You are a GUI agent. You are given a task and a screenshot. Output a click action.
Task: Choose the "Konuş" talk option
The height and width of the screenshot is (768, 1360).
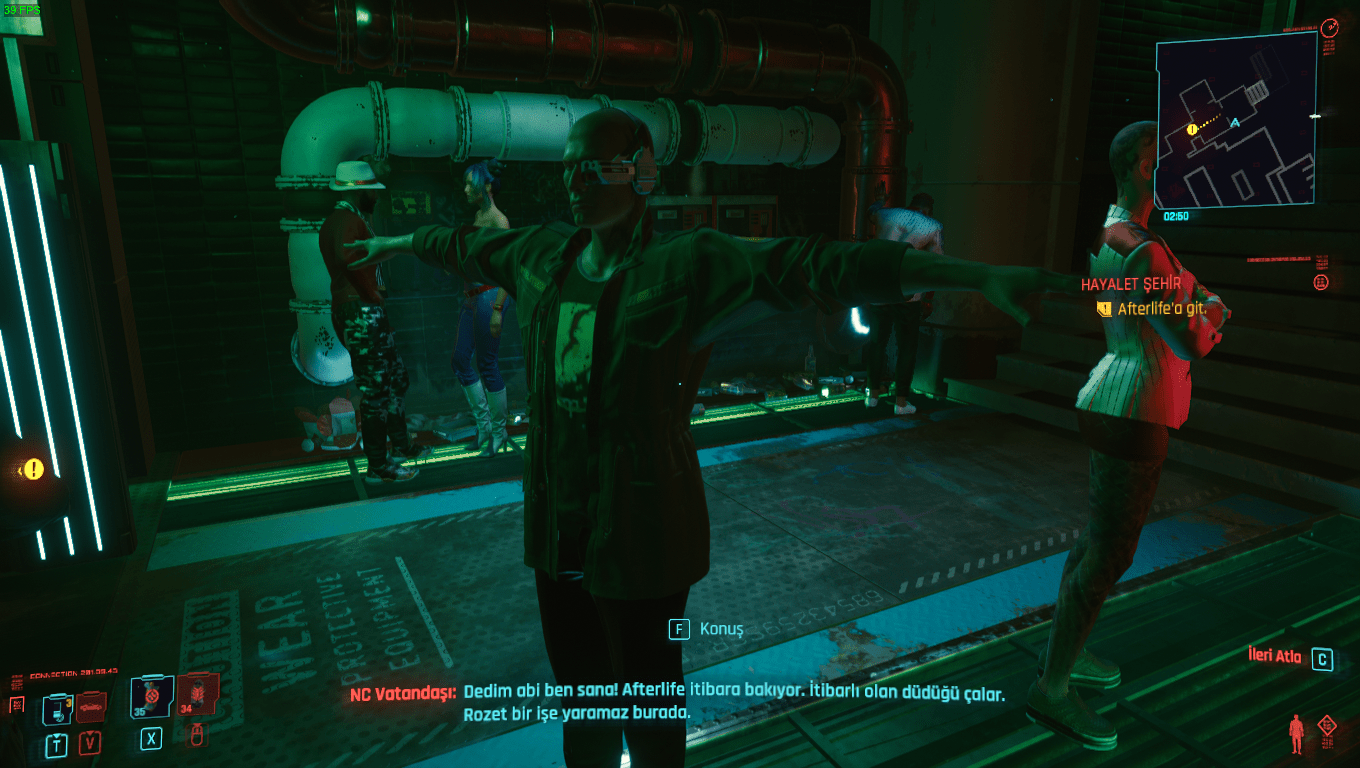coord(721,629)
